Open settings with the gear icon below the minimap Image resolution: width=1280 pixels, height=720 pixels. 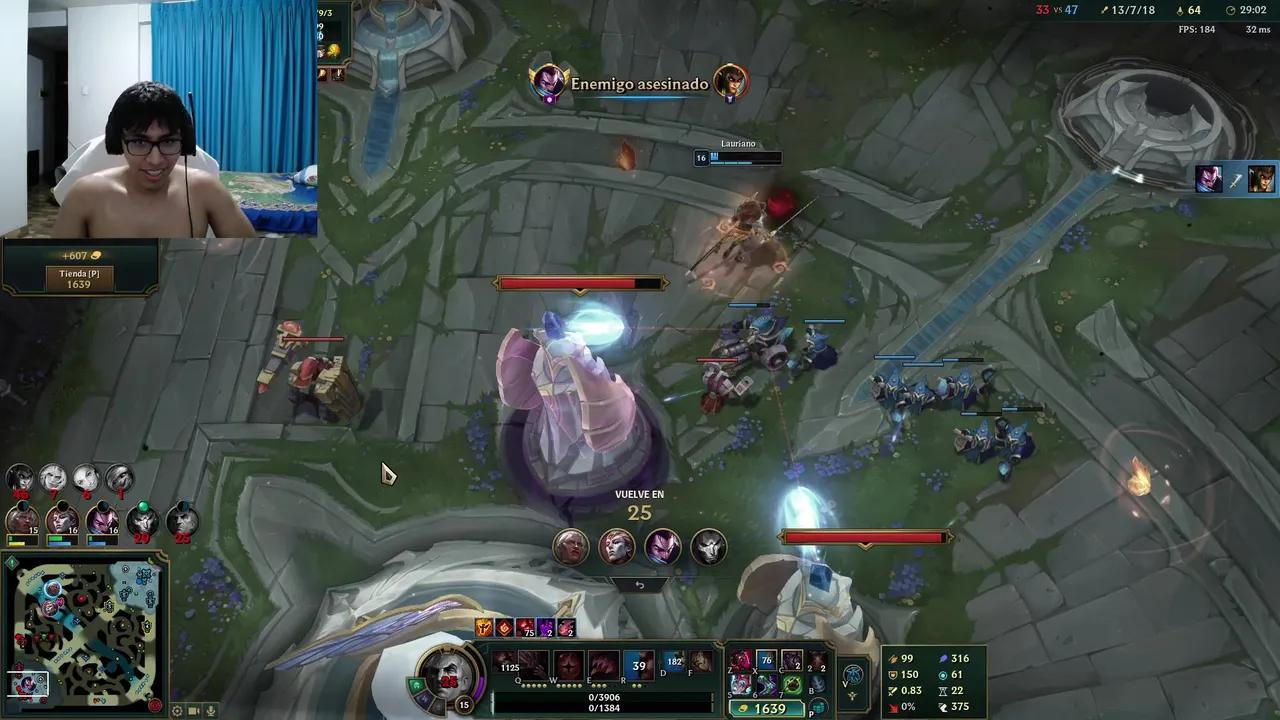click(x=176, y=711)
